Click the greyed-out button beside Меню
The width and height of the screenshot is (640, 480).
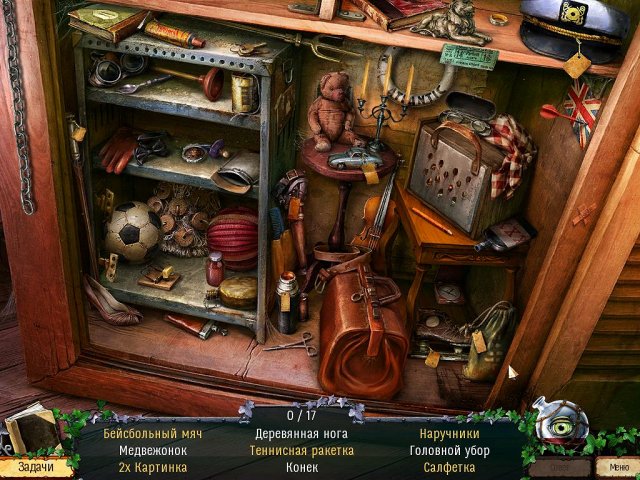pos(558,466)
